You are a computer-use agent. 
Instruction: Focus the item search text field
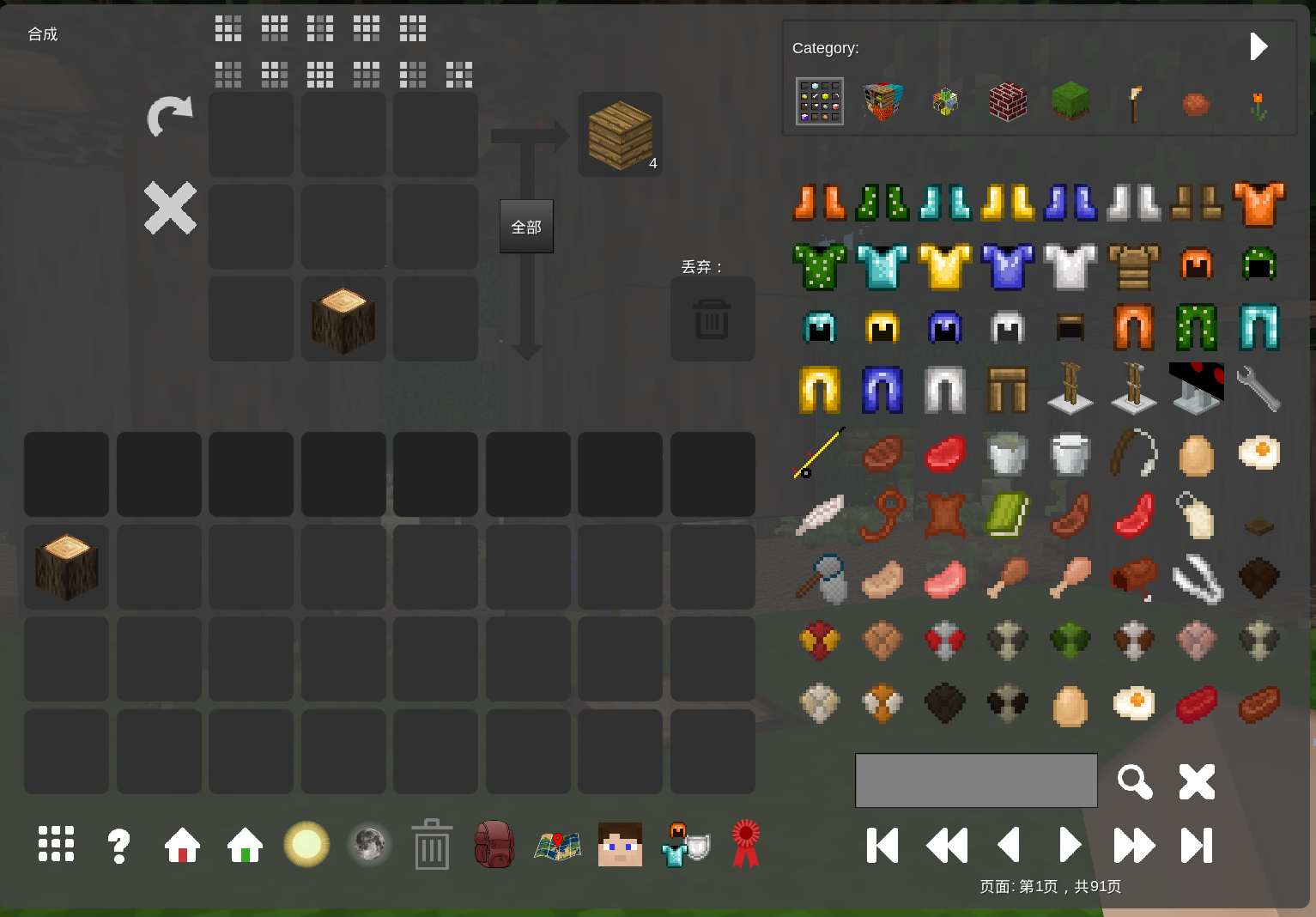click(x=976, y=780)
